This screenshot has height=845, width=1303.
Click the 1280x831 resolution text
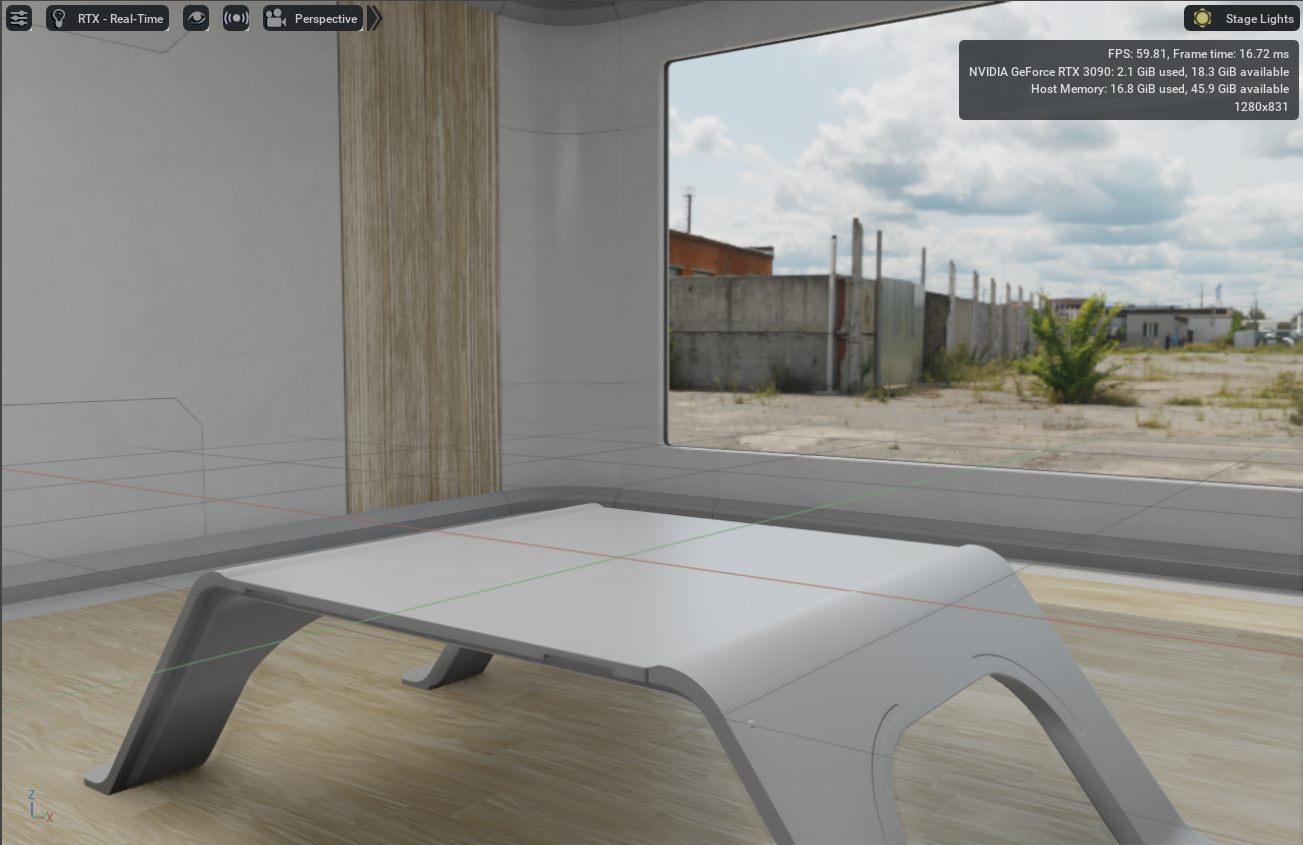pos(1260,107)
